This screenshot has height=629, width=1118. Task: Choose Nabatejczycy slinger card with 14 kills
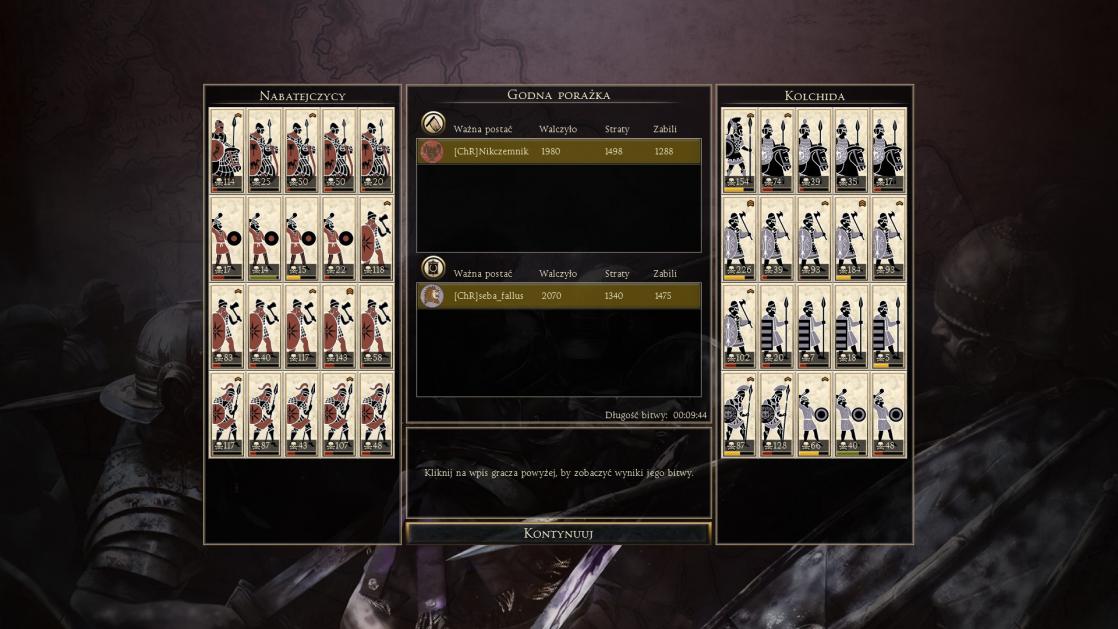[x=264, y=238]
